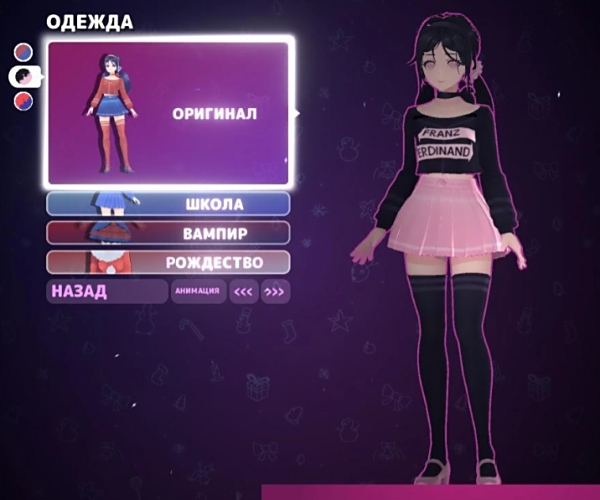The height and width of the screenshot is (500, 600).
Task: Choose the black and pink color swatch
Action: [x=22, y=76]
